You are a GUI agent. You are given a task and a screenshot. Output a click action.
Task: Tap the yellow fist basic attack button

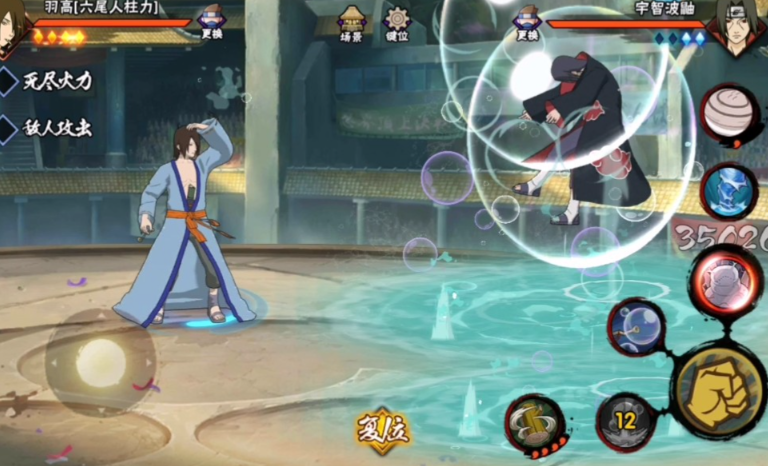pyautogui.click(x=719, y=388)
